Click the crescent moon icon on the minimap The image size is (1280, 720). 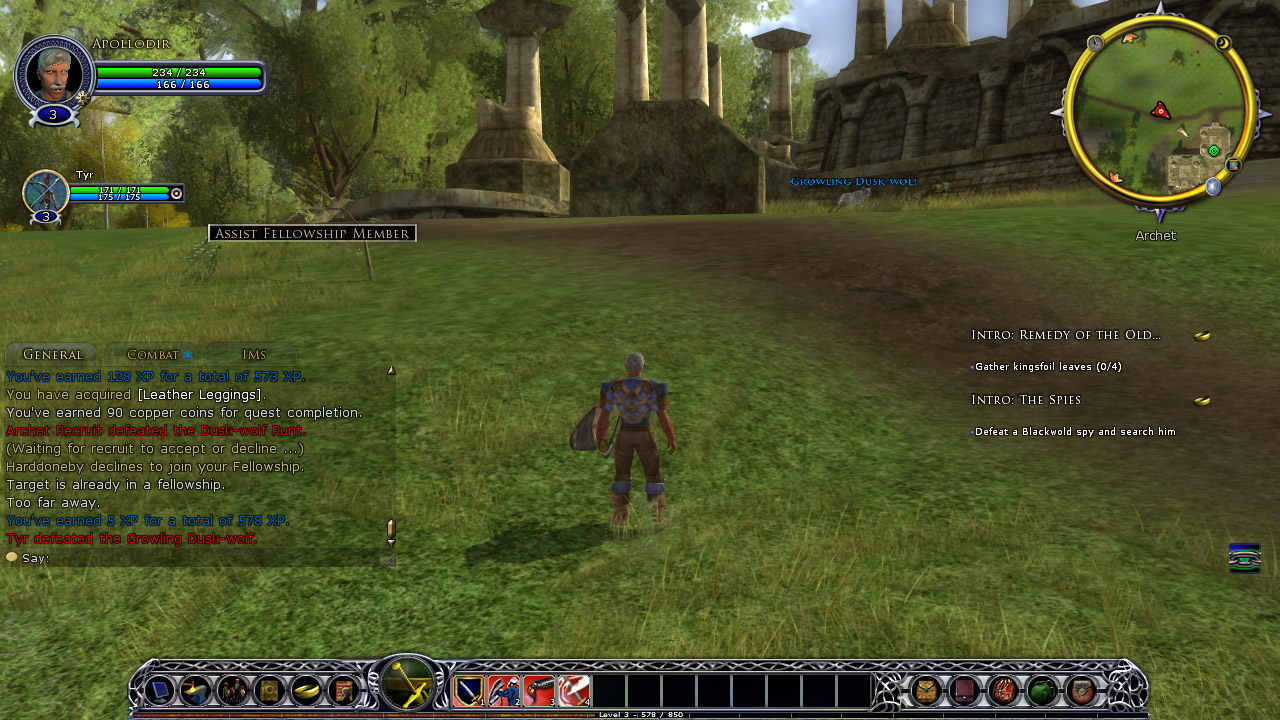[1222, 43]
